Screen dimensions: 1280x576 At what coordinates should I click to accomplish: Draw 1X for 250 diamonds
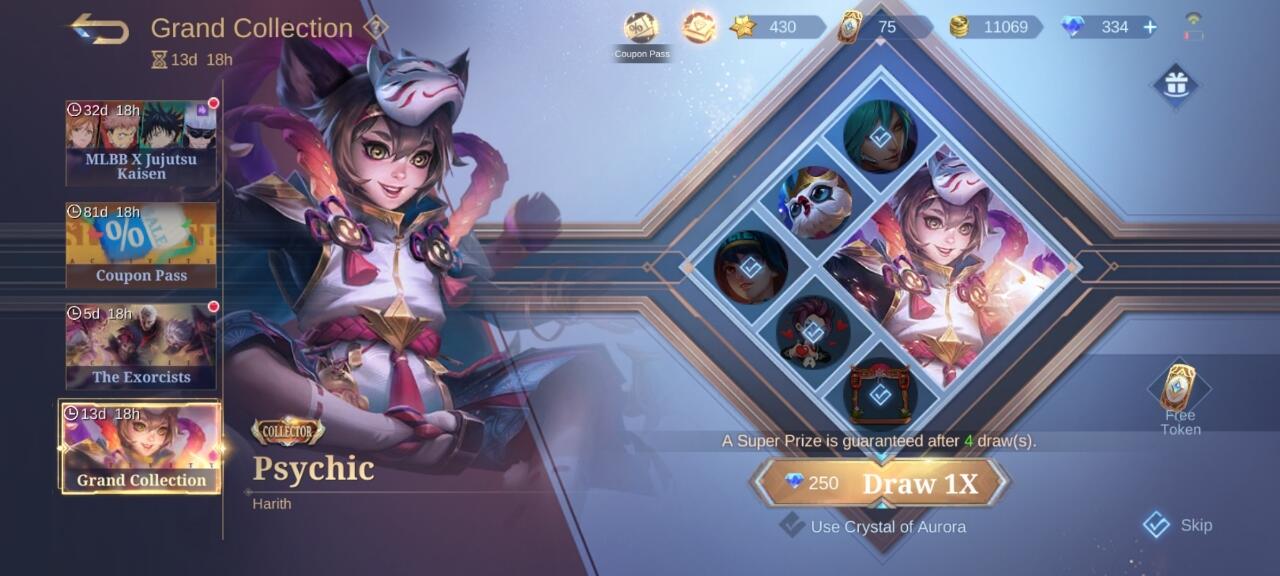click(880, 483)
